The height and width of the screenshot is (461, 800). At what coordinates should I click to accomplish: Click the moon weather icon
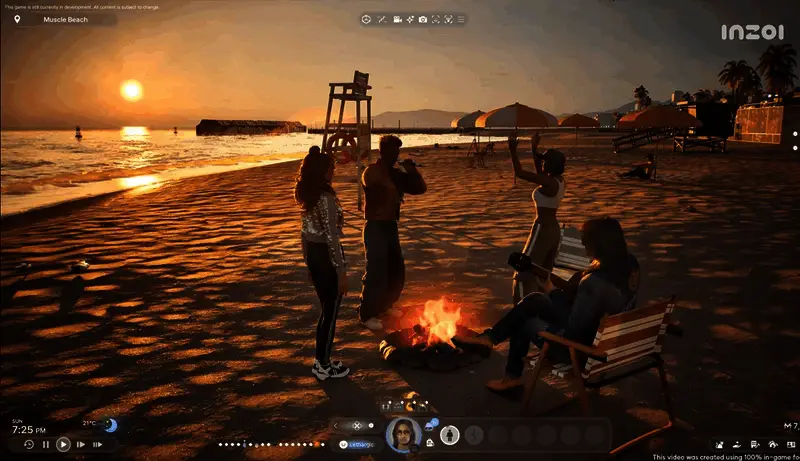[110, 426]
